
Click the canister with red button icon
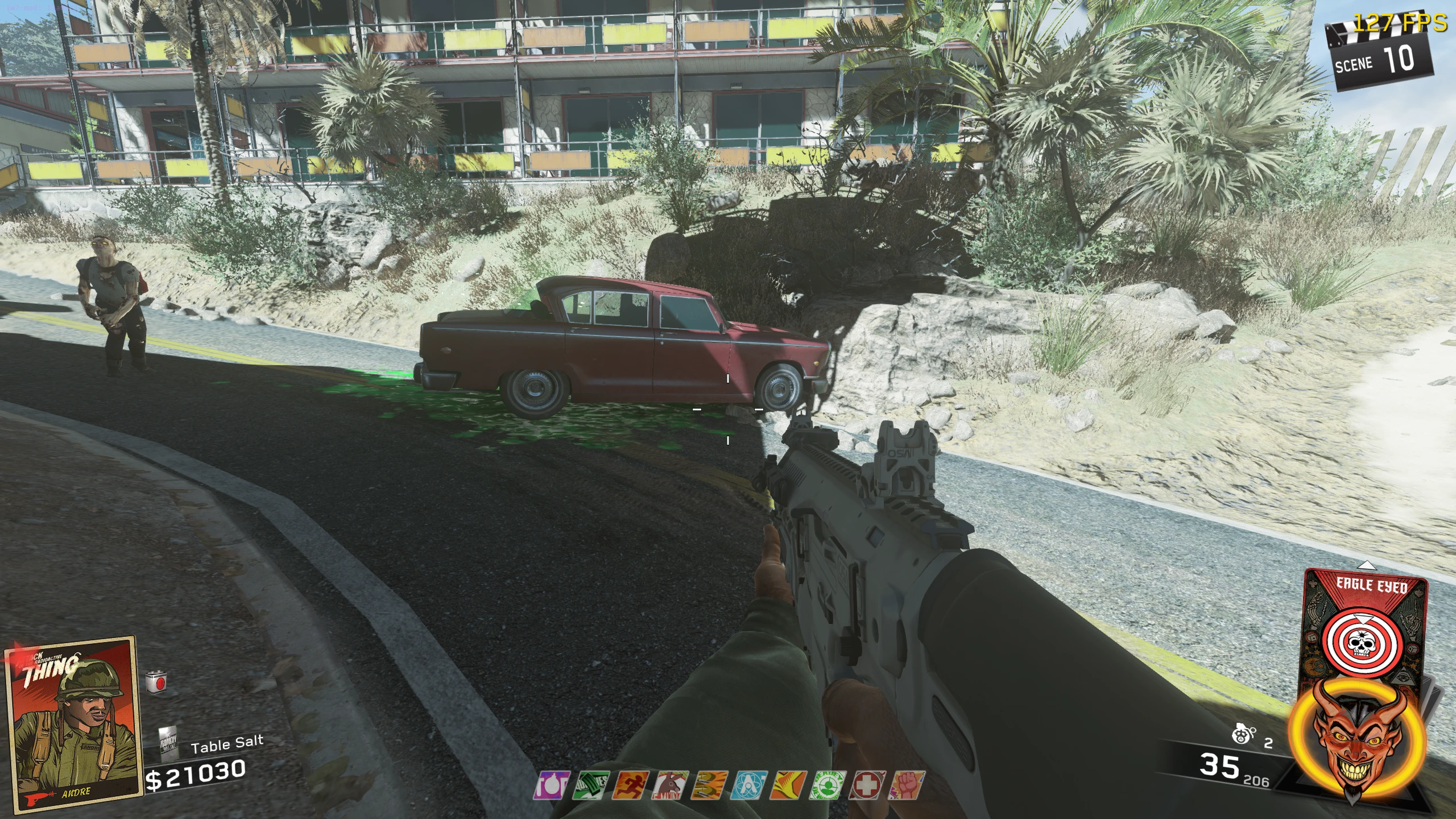[156, 682]
